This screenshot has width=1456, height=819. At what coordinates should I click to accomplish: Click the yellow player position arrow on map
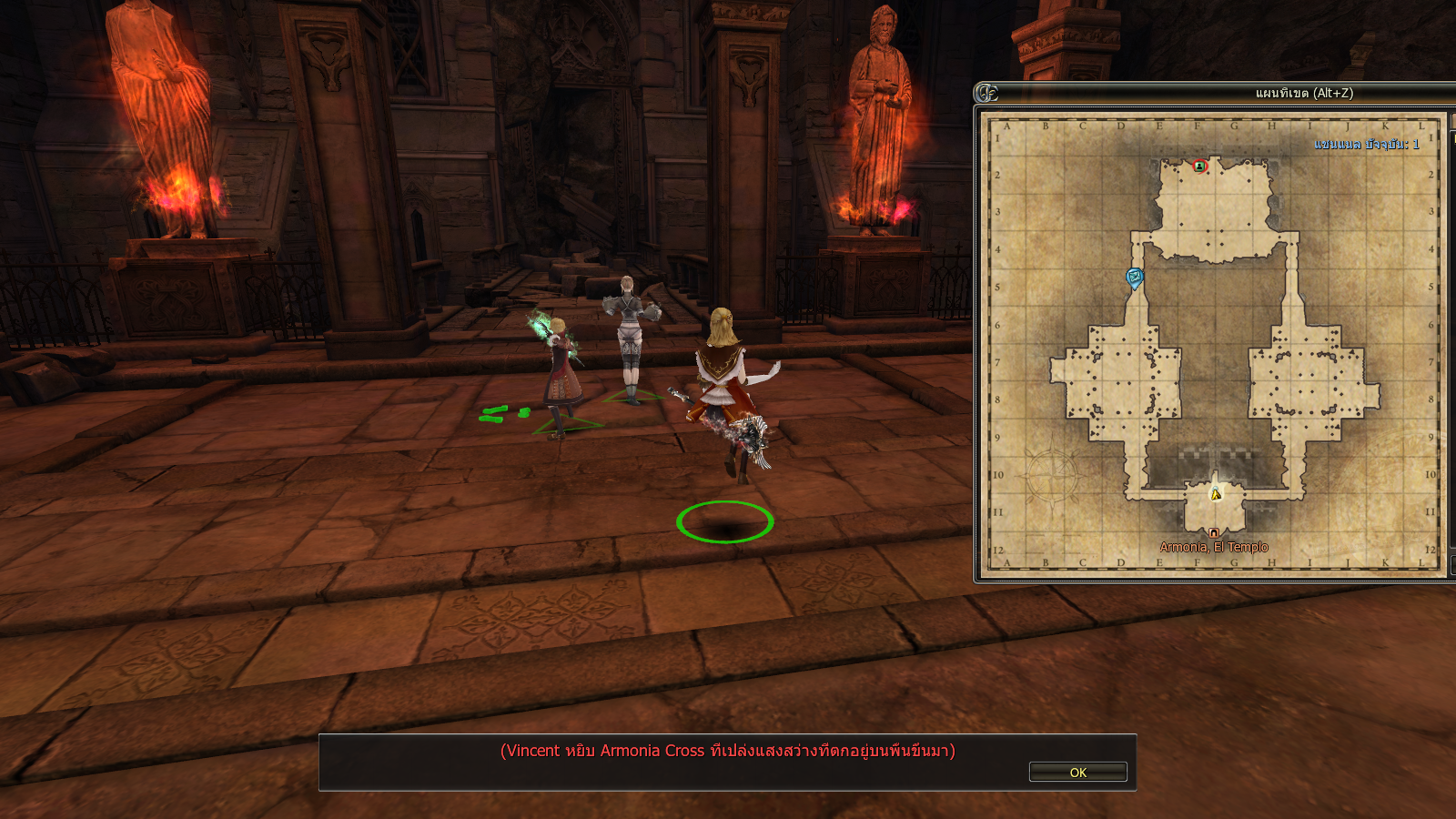click(1216, 494)
